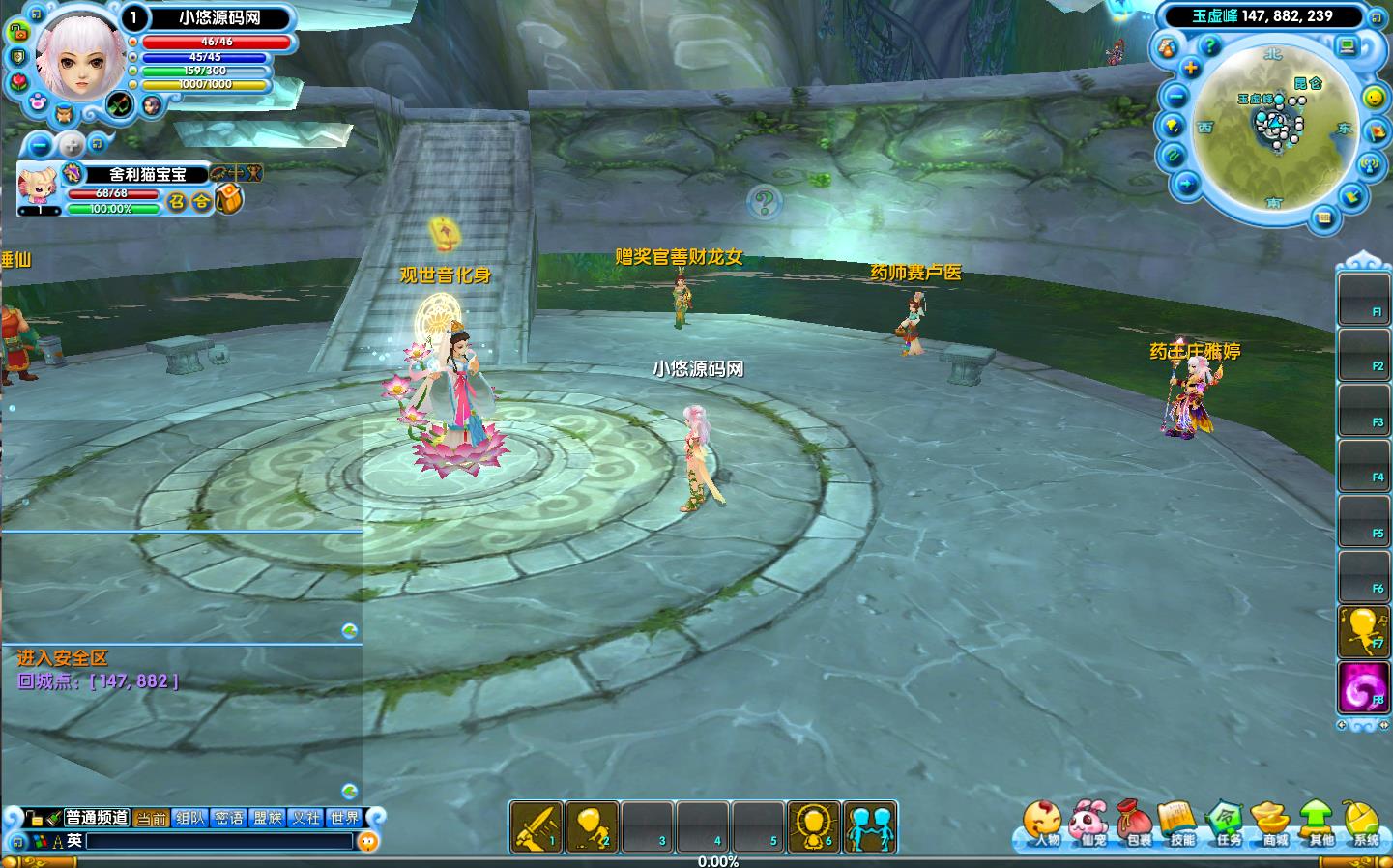The image size is (1393, 868).
Task: Click the chat text input box
Action: point(219,841)
